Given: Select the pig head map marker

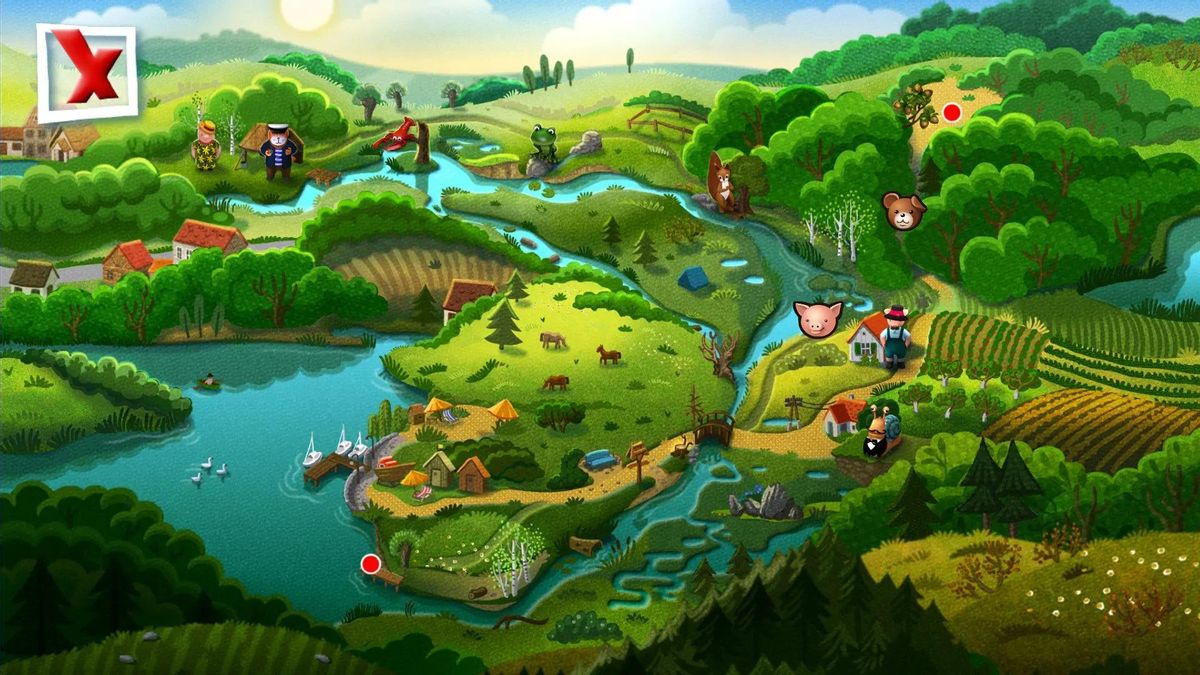Looking at the screenshot, I should point(818,319).
